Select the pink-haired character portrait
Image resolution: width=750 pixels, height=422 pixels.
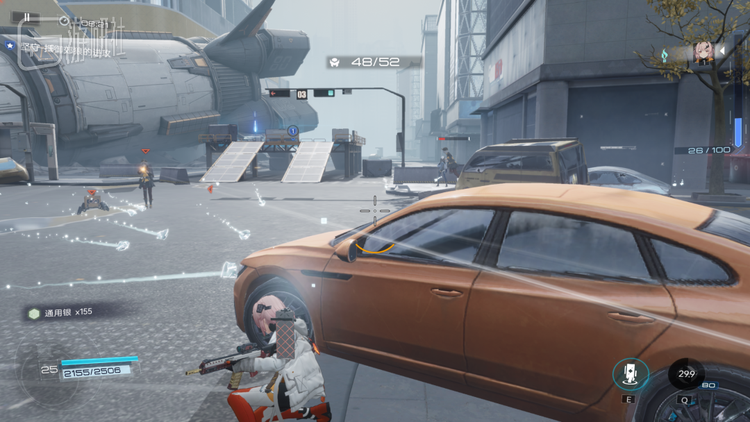(x=703, y=54)
